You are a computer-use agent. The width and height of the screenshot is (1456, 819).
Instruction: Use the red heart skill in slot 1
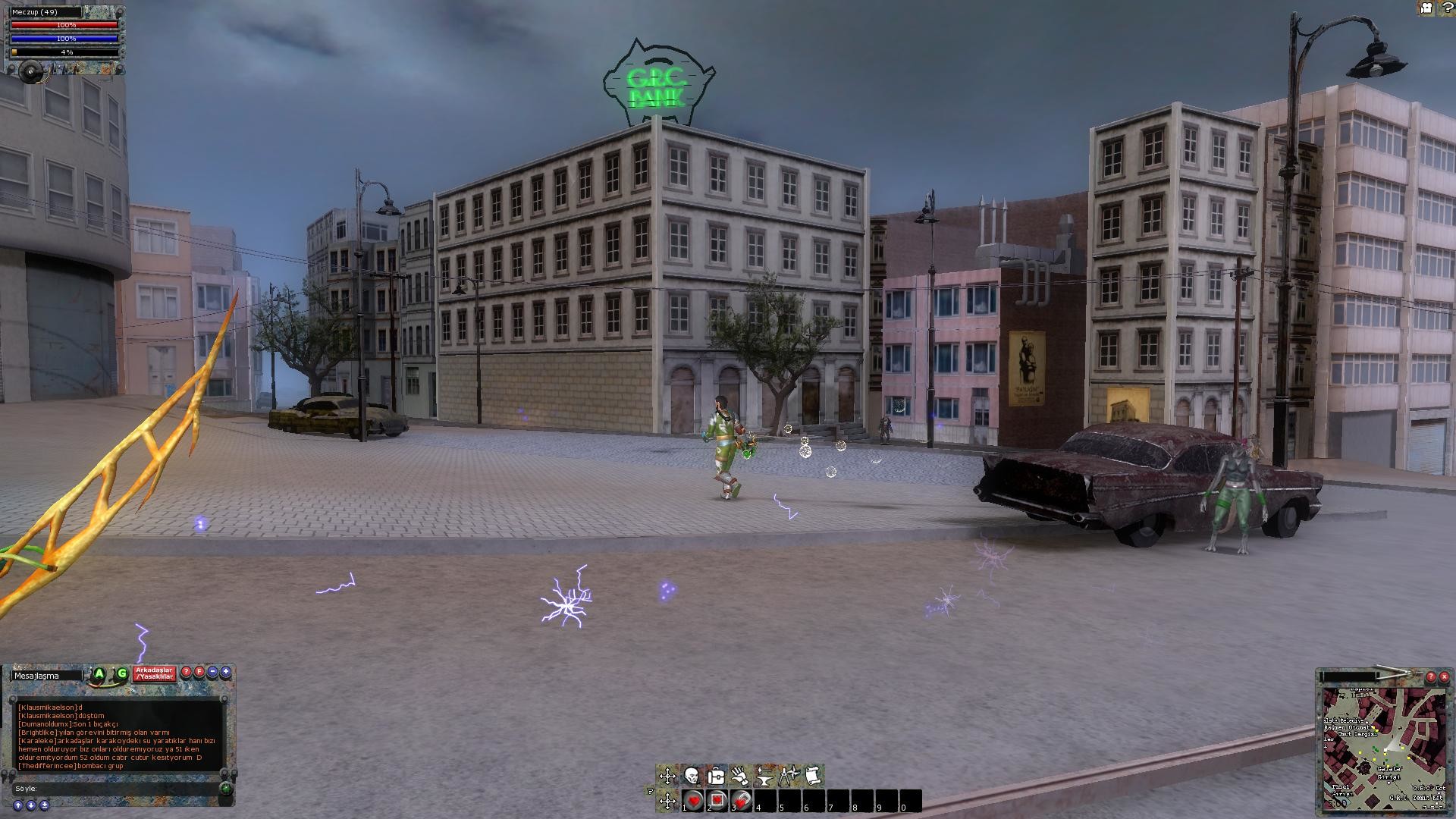coord(693,801)
